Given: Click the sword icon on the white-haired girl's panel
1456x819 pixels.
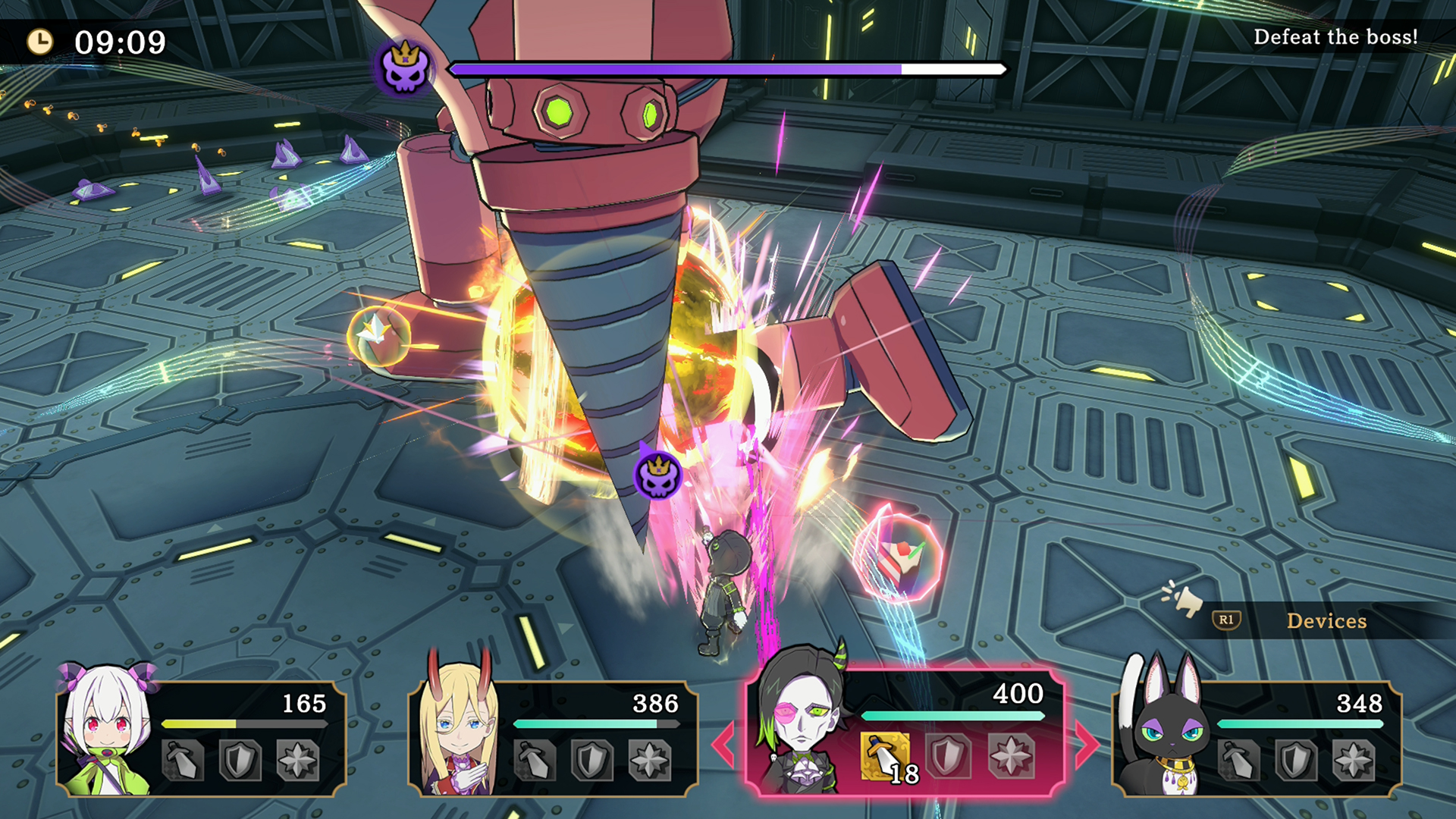Looking at the screenshot, I should pos(183,760).
